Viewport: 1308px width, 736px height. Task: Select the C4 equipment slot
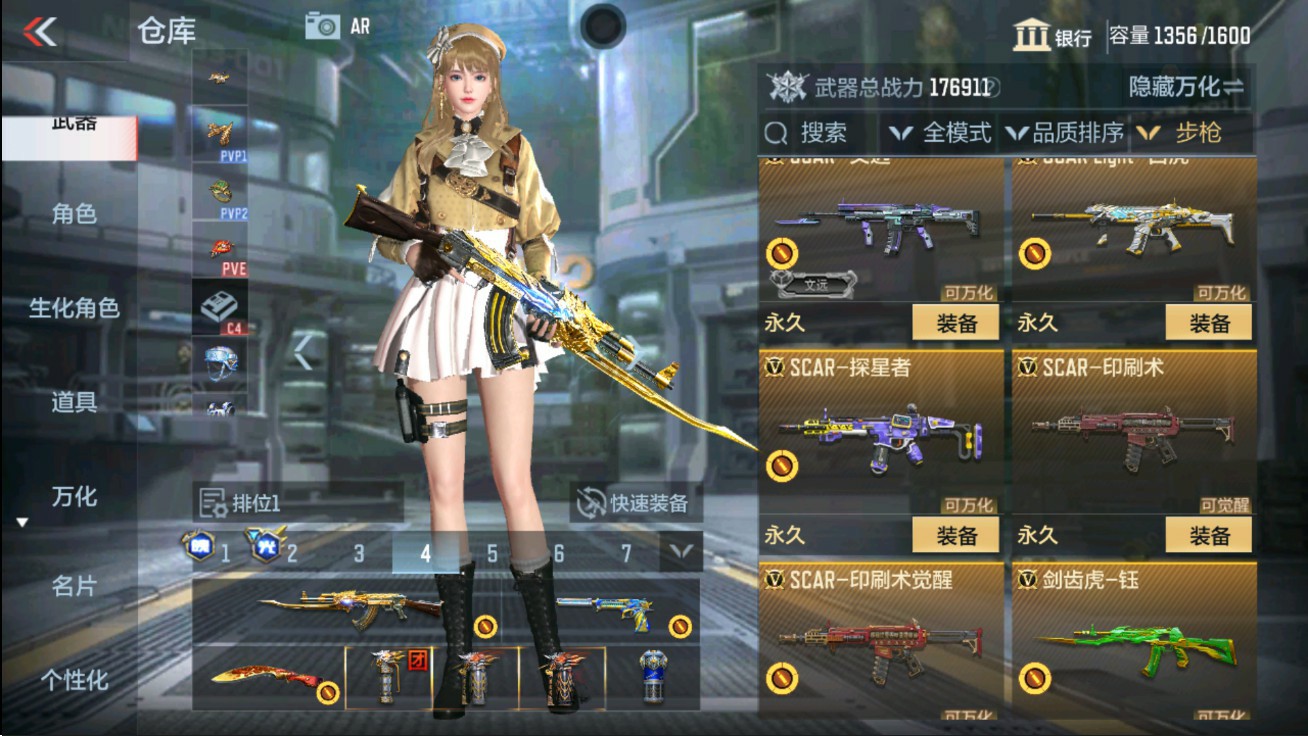pos(221,305)
